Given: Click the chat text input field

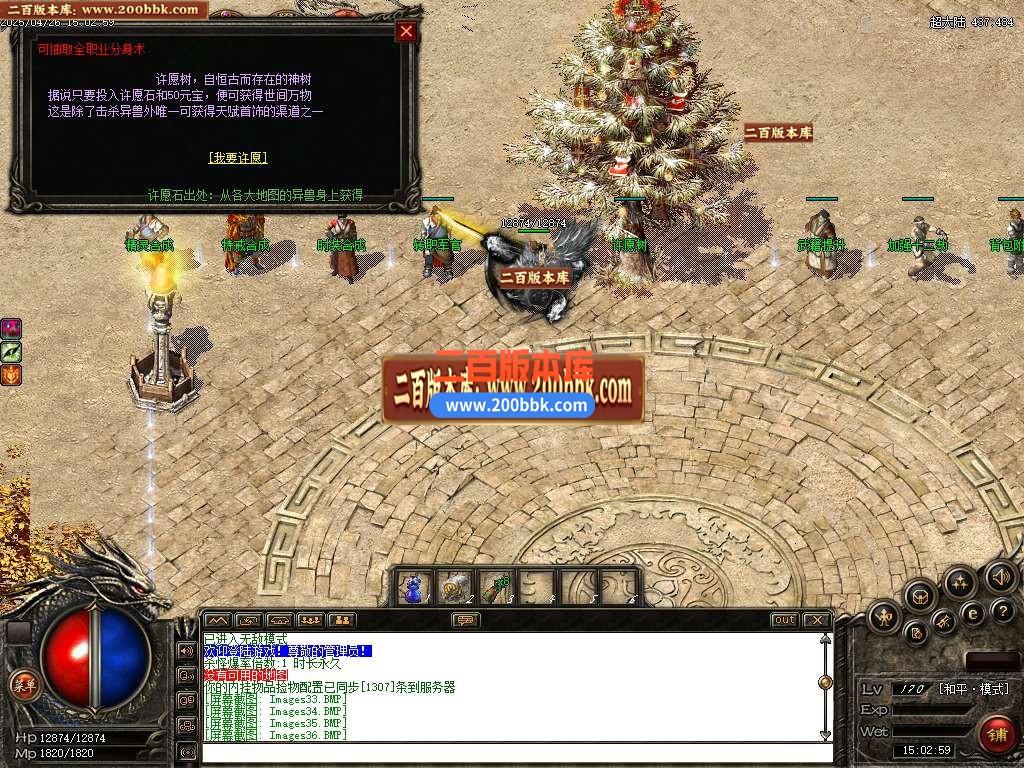Looking at the screenshot, I should coord(510,752).
